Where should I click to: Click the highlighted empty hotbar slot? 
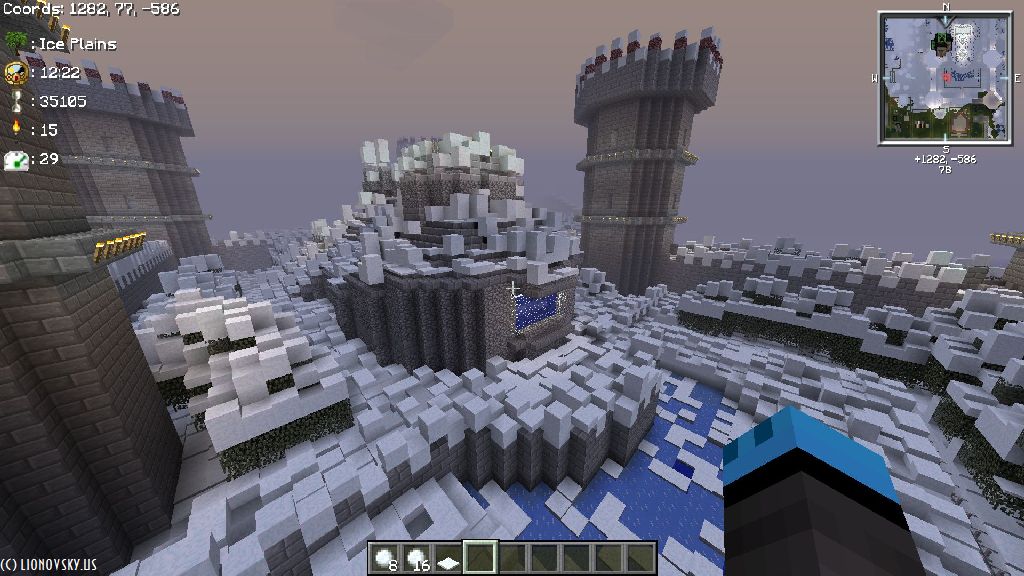coord(480,557)
